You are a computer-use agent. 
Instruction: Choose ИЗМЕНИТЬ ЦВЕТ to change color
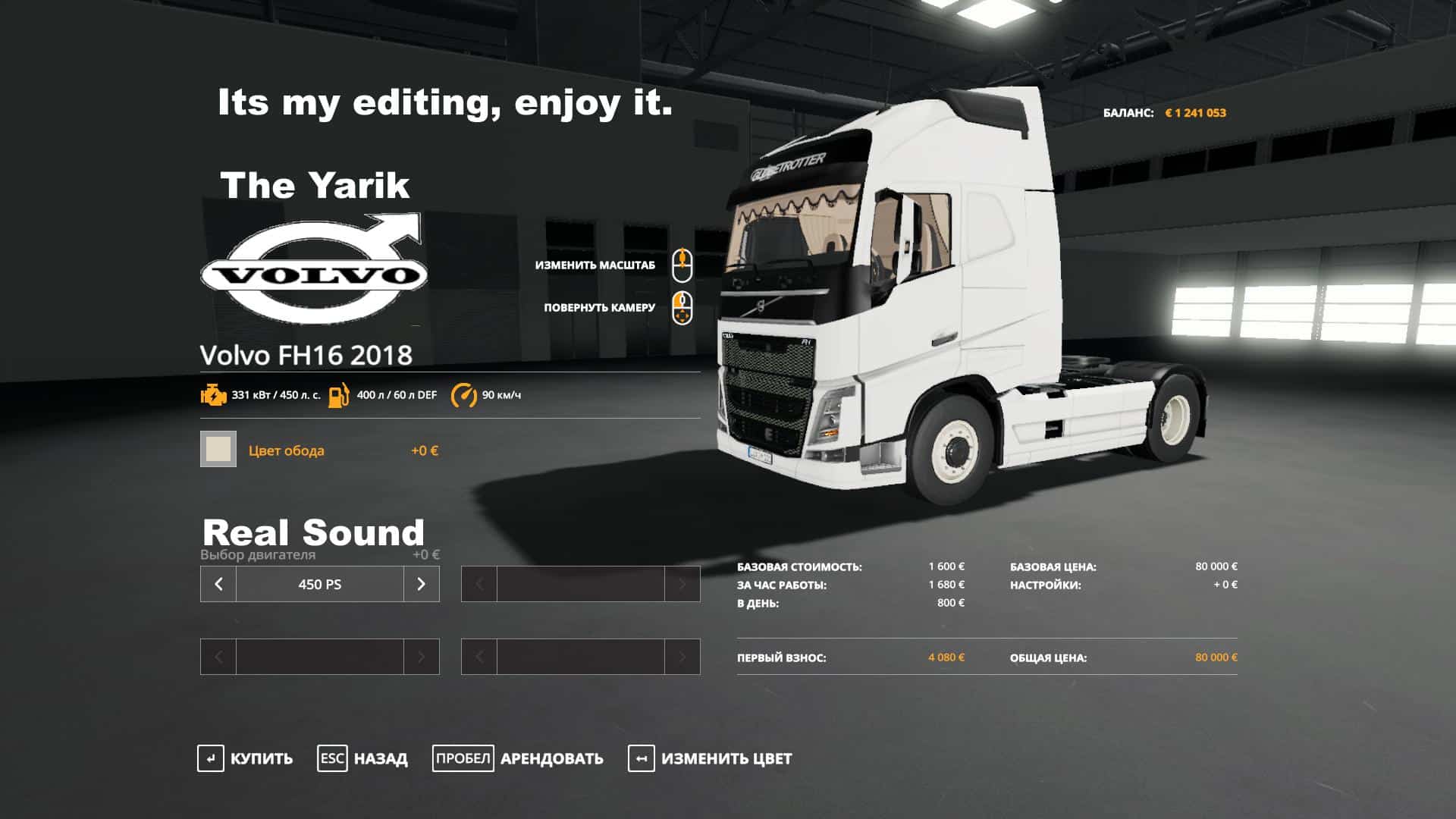[710, 758]
